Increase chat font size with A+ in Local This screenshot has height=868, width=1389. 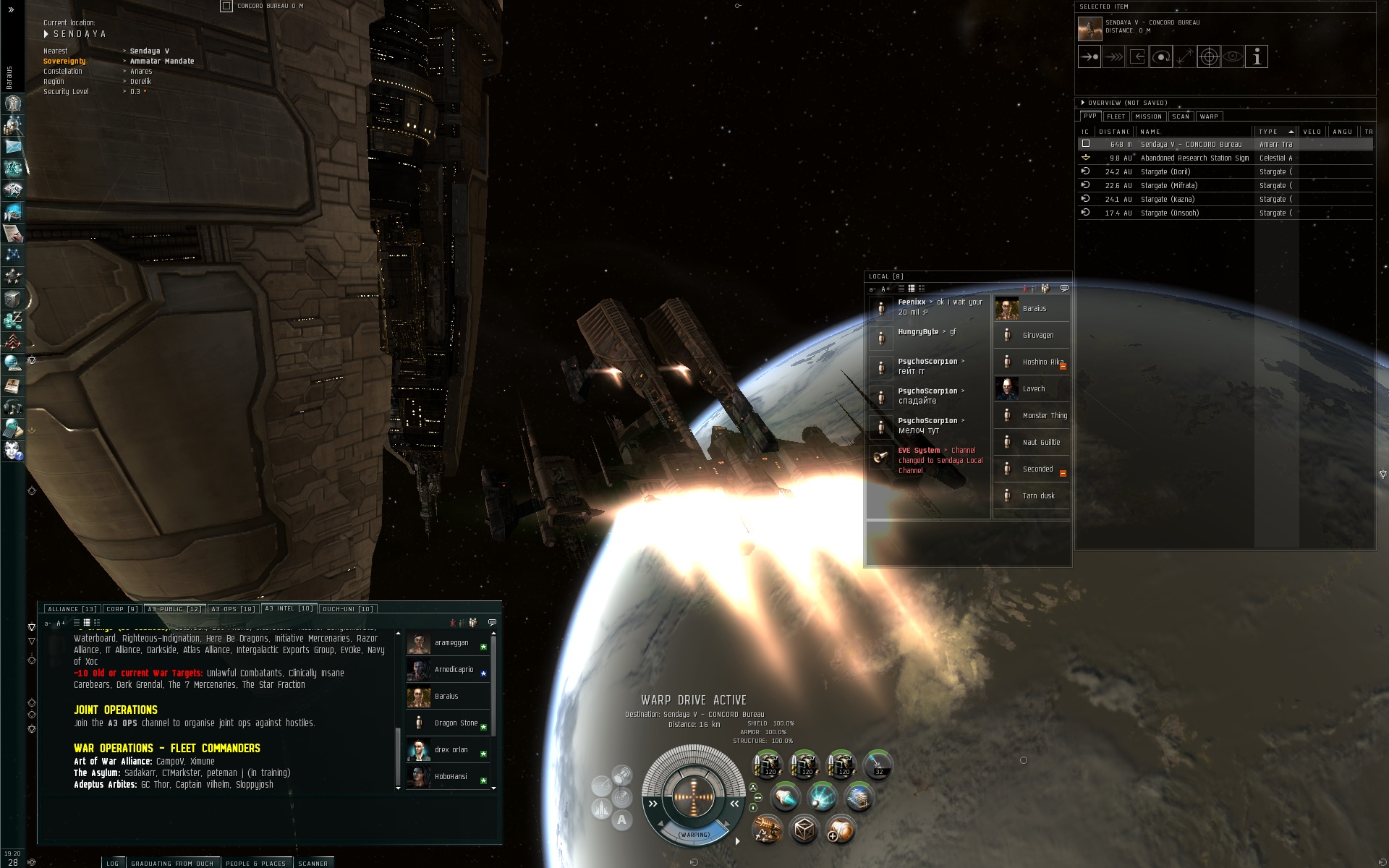point(885,289)
